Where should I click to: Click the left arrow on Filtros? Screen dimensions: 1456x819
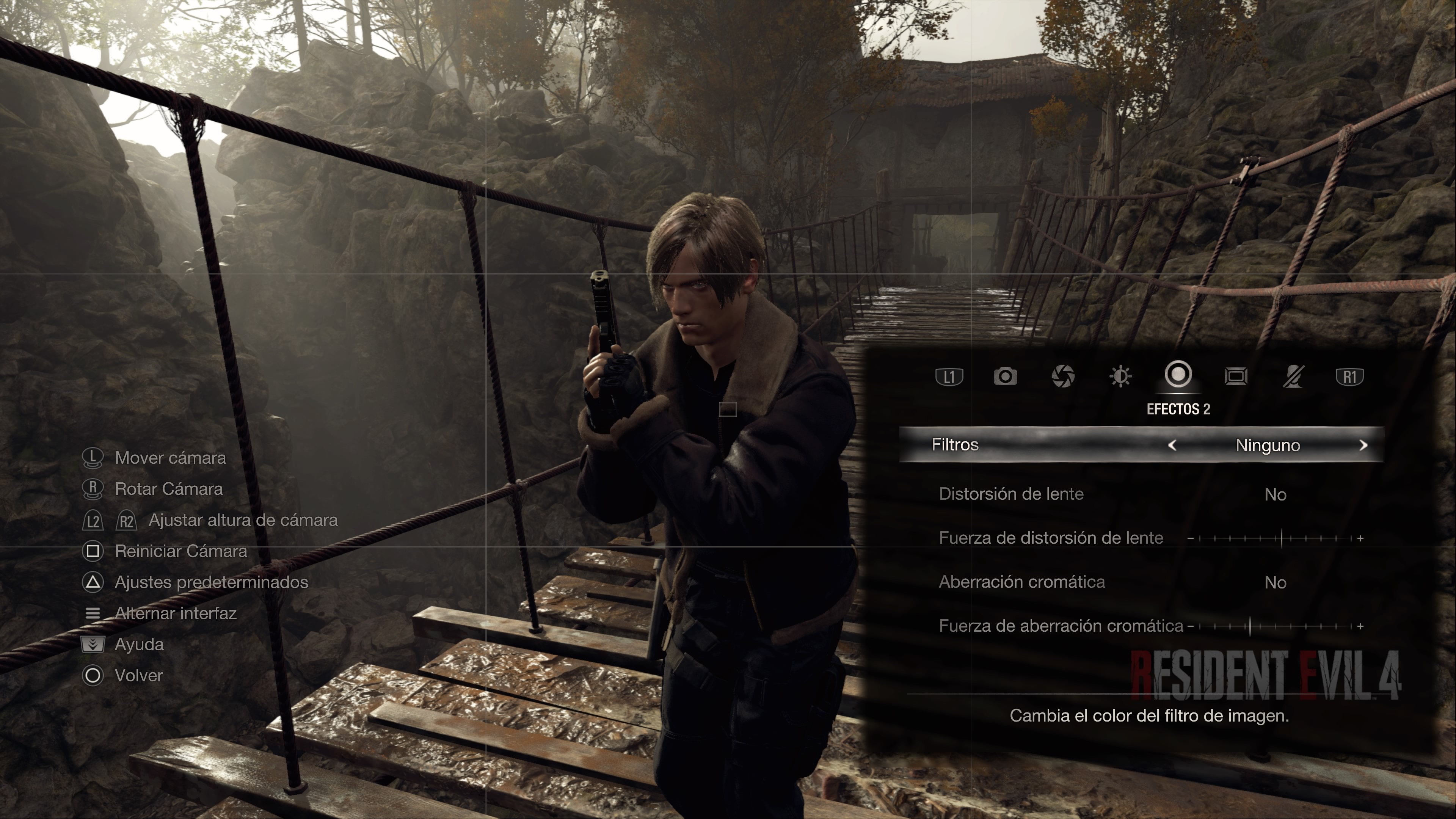[1172, 446]
